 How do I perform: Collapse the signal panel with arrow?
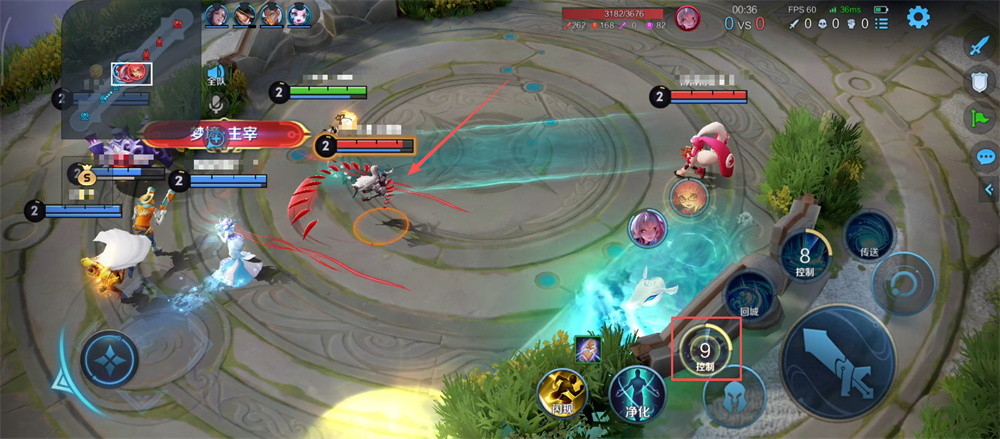coord(989,189)
